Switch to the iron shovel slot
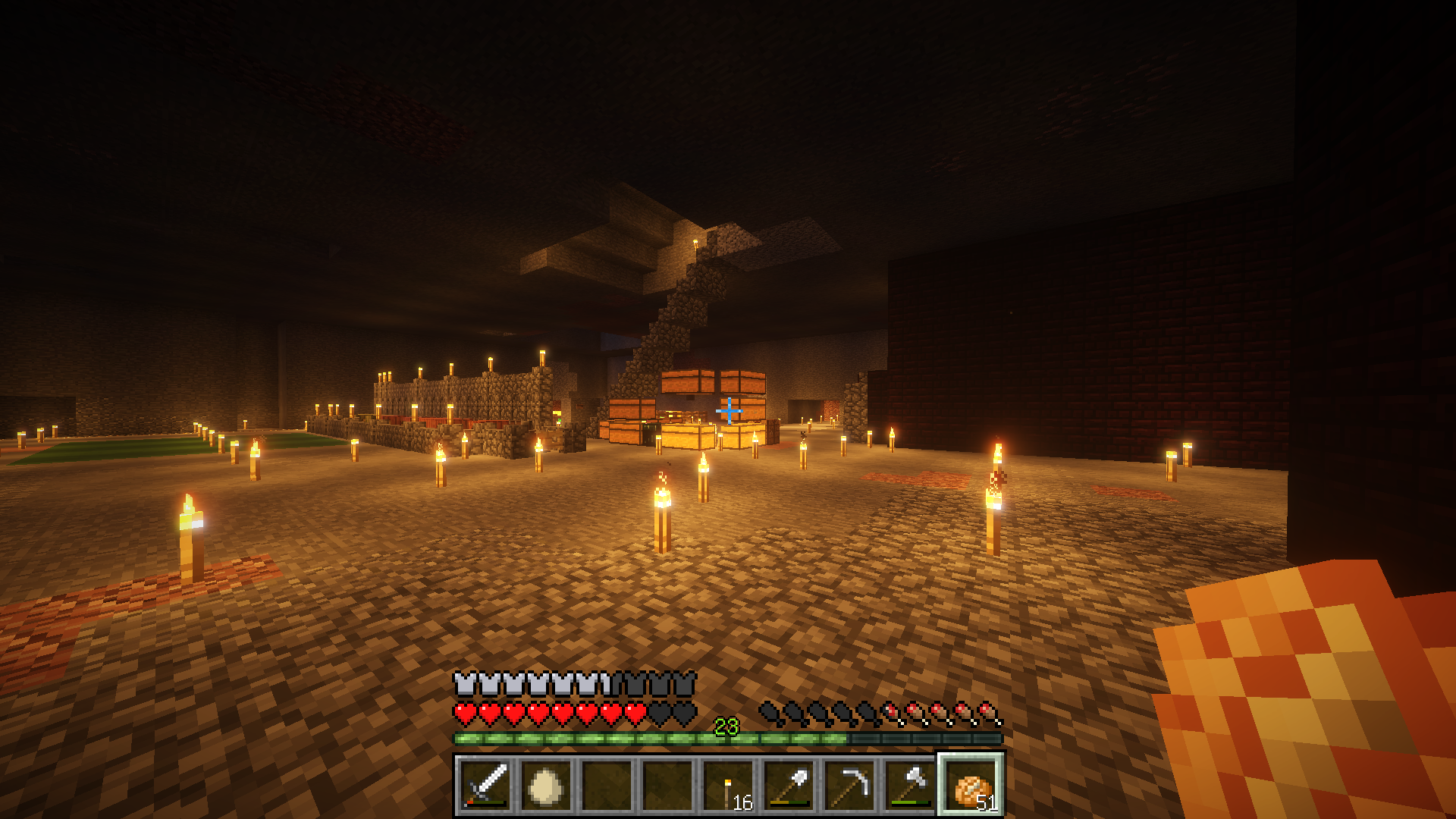This screenshot has width=1456, height=819. pyautogui.click(x=789, y=786)
